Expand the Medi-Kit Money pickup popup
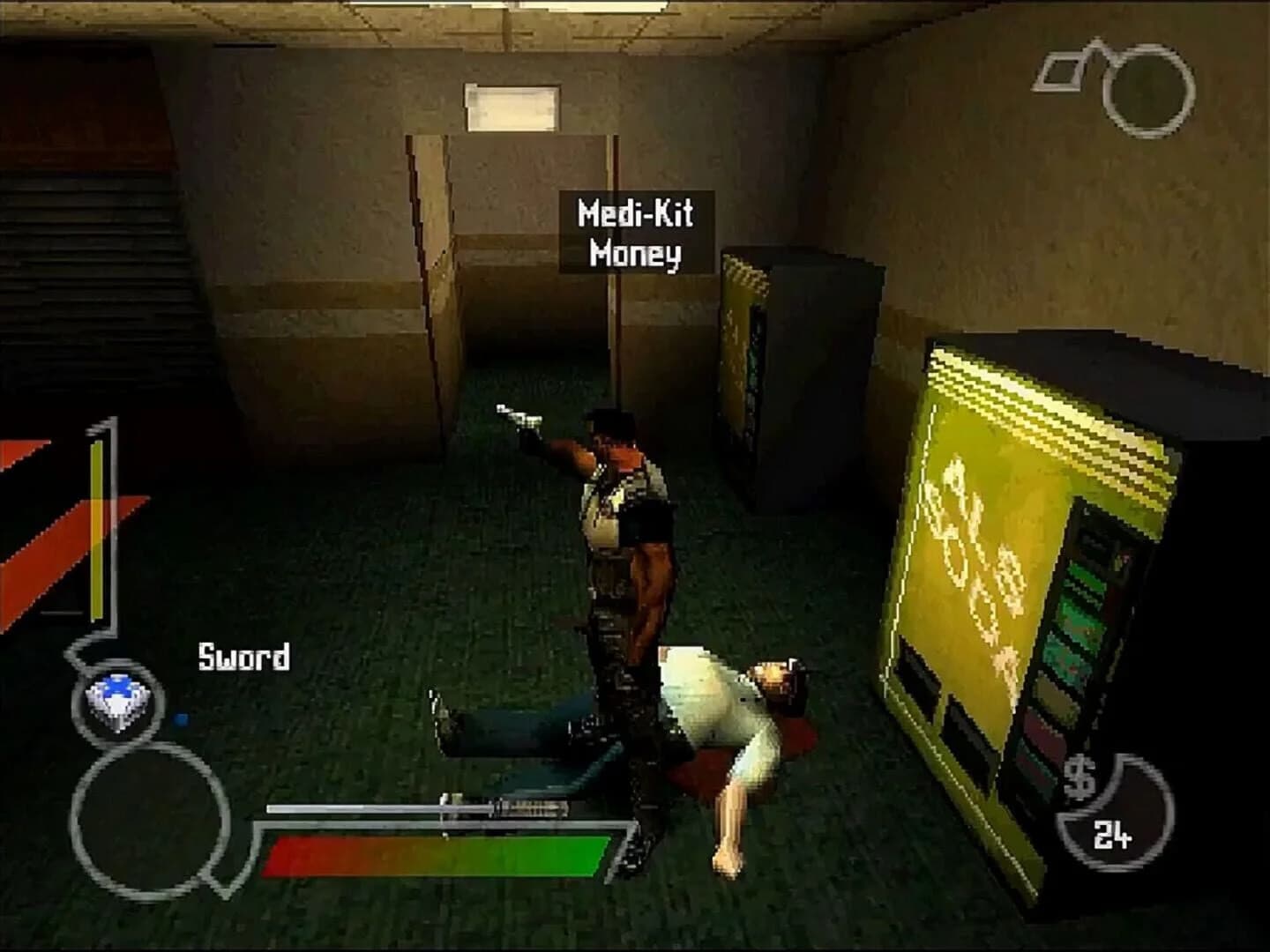 [x=635, y=231]
